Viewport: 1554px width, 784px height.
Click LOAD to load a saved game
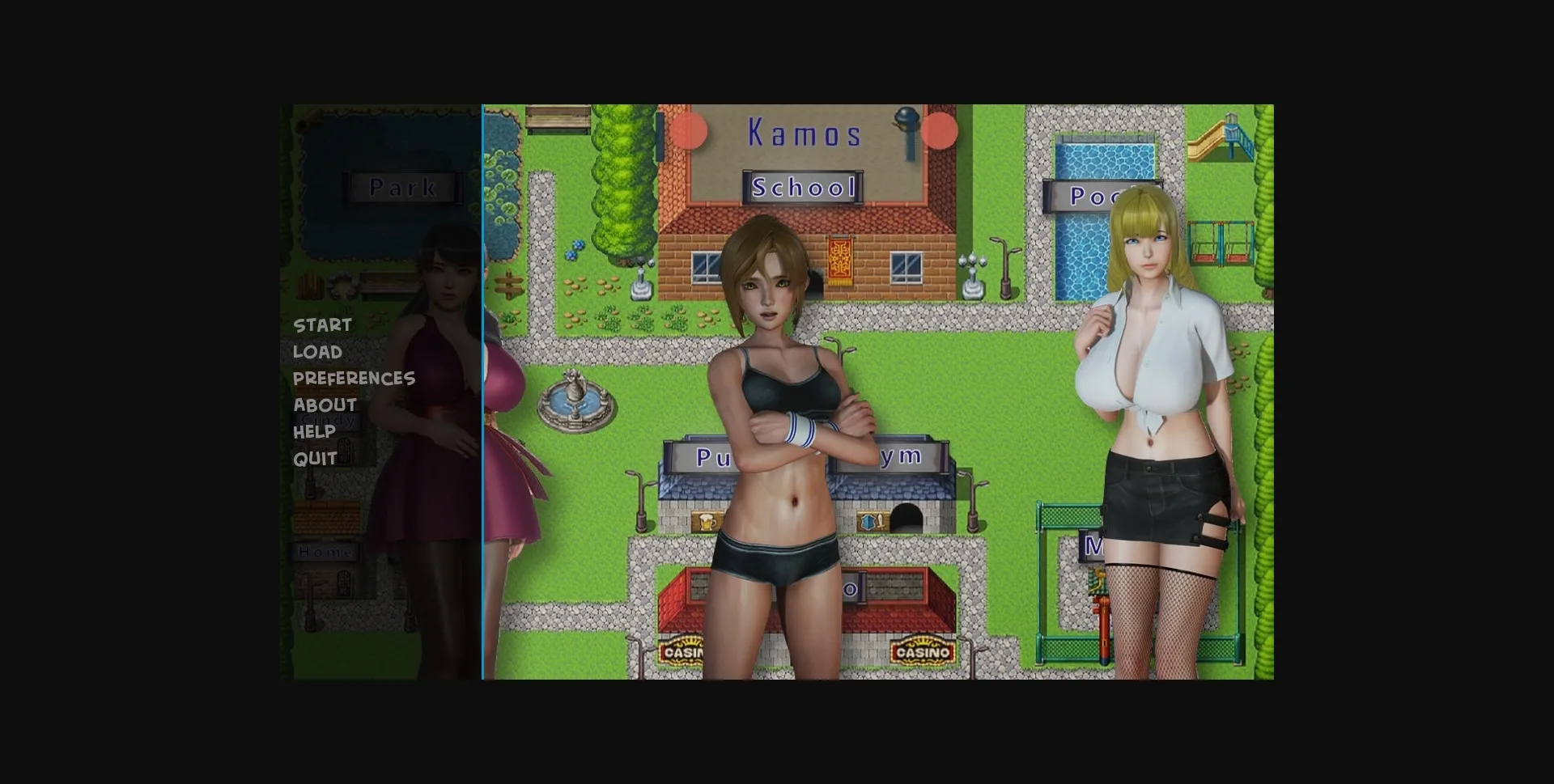tap(316, 351)
